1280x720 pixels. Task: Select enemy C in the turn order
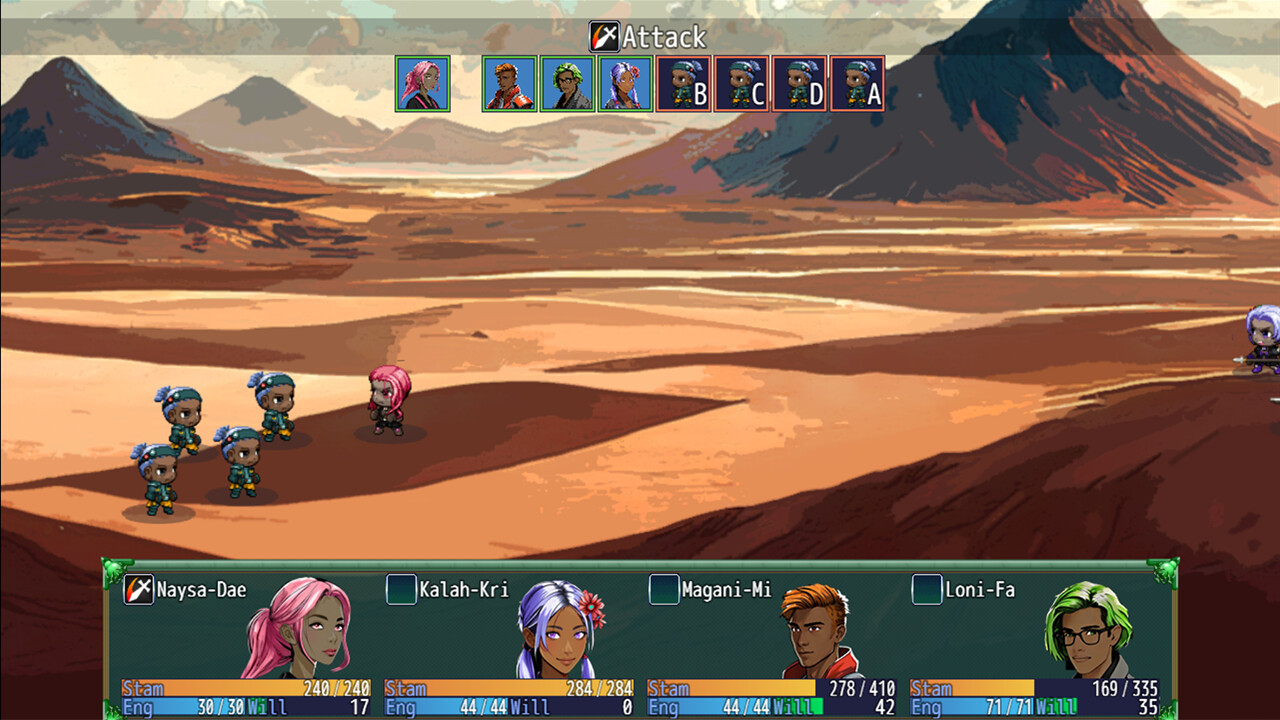pyautogui.click(x=742, y=83)
